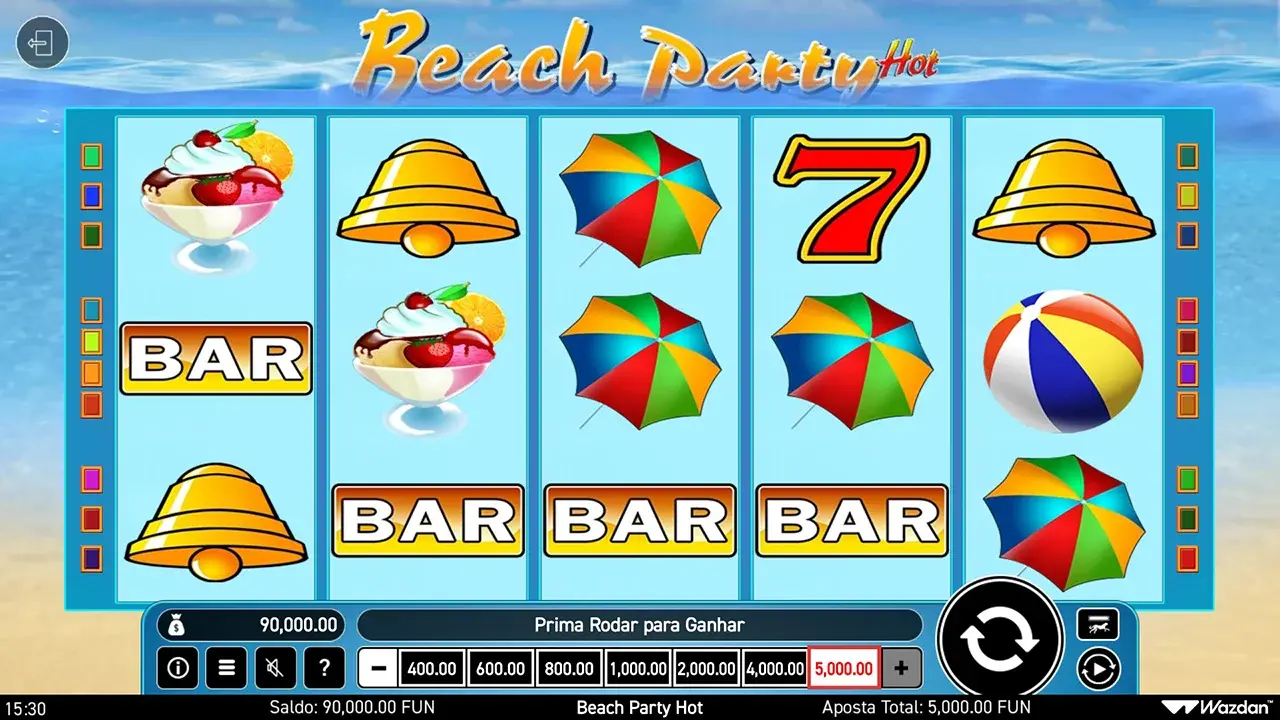The width and height of the screenshot is (1280, 720).
Task: Decrease the bet with the minus button
Action: pos(377,668)
